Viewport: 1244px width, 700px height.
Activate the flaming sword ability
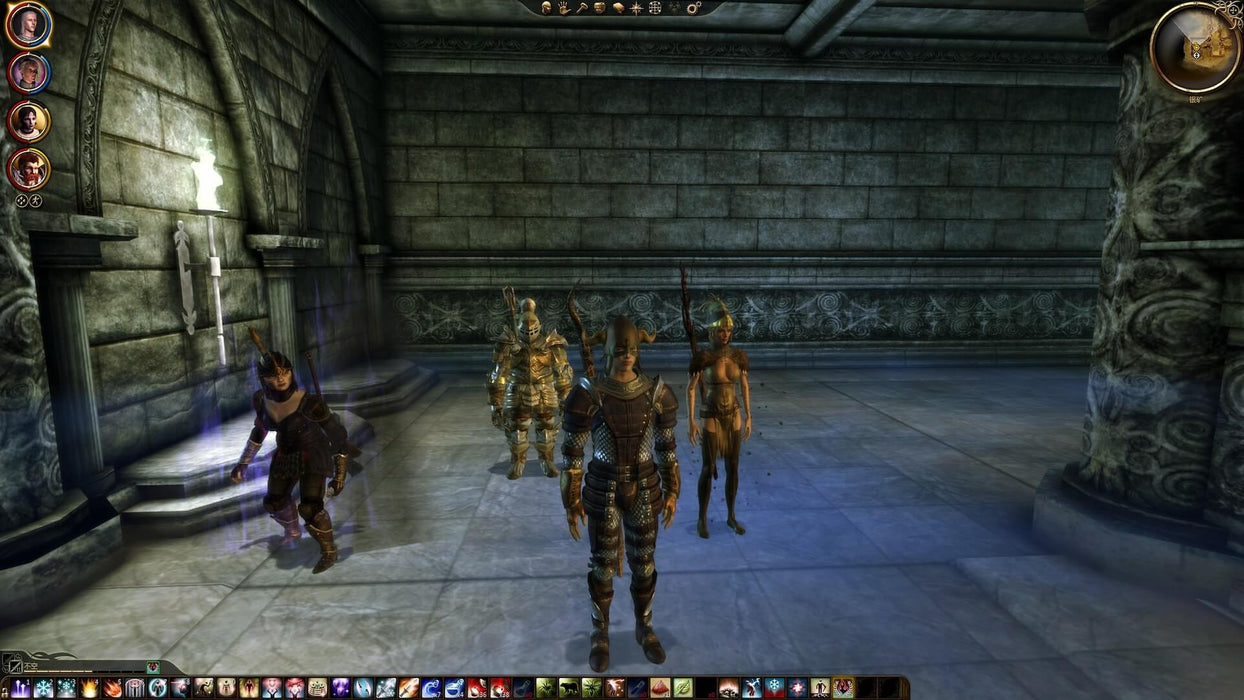tap(409, 688)
